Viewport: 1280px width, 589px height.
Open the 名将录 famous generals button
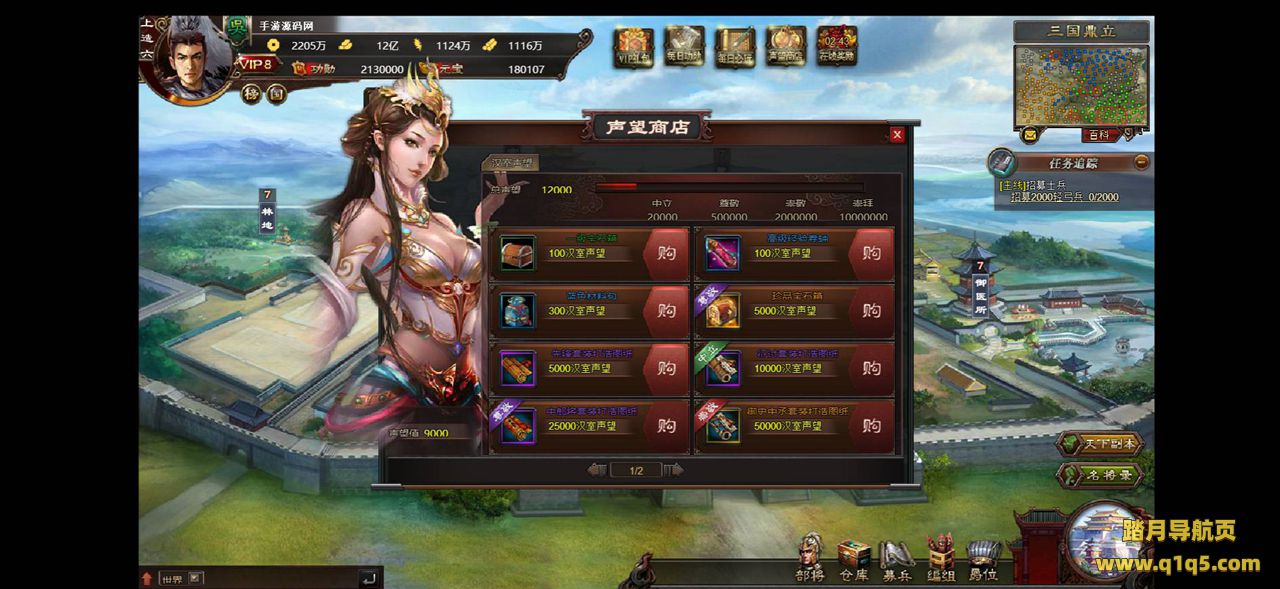(x=1100, y=475)
